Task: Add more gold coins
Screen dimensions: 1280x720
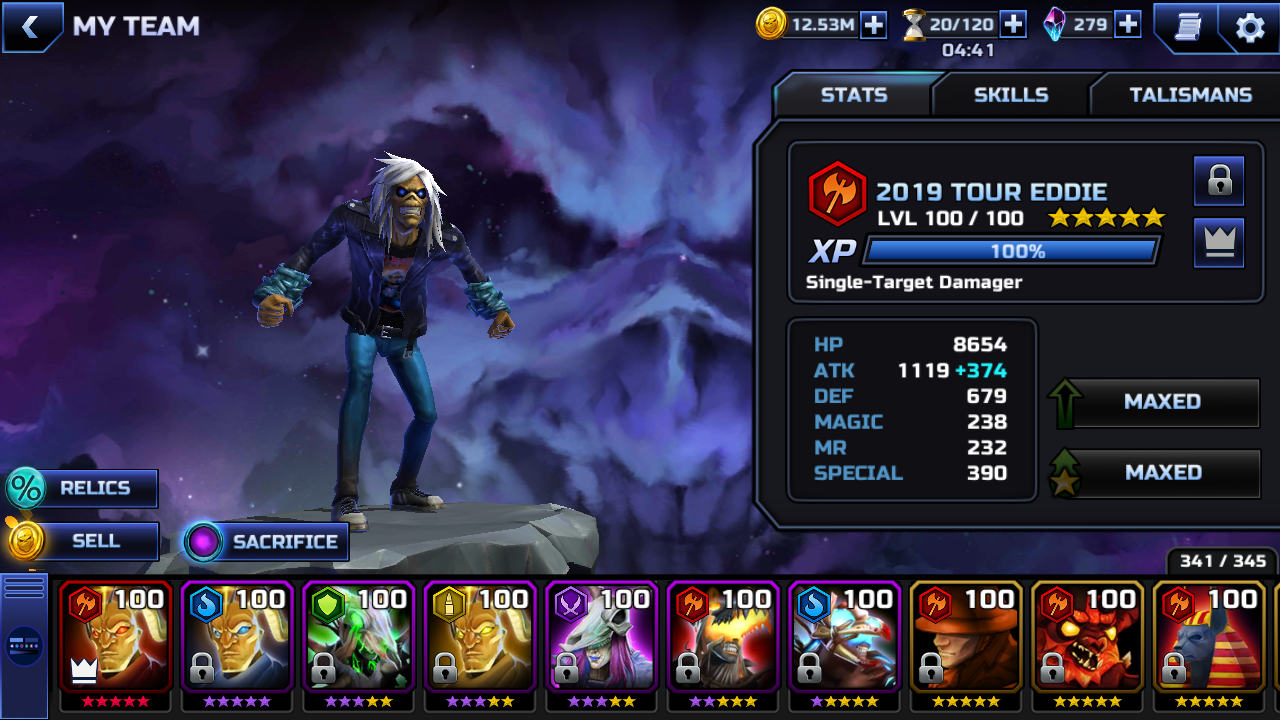Action: [873, 25]
